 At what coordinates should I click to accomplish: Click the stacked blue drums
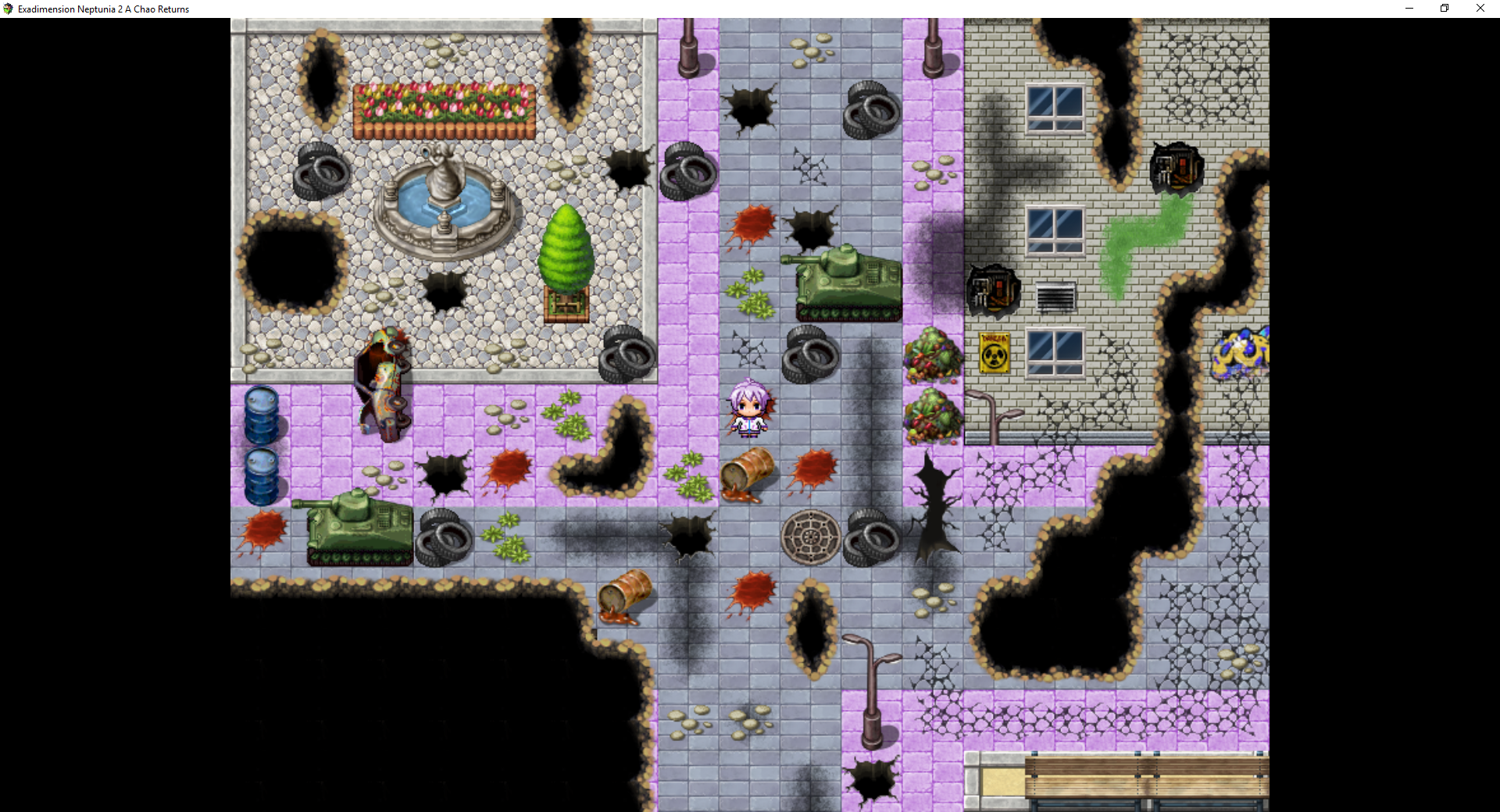(x=263, y=445)
